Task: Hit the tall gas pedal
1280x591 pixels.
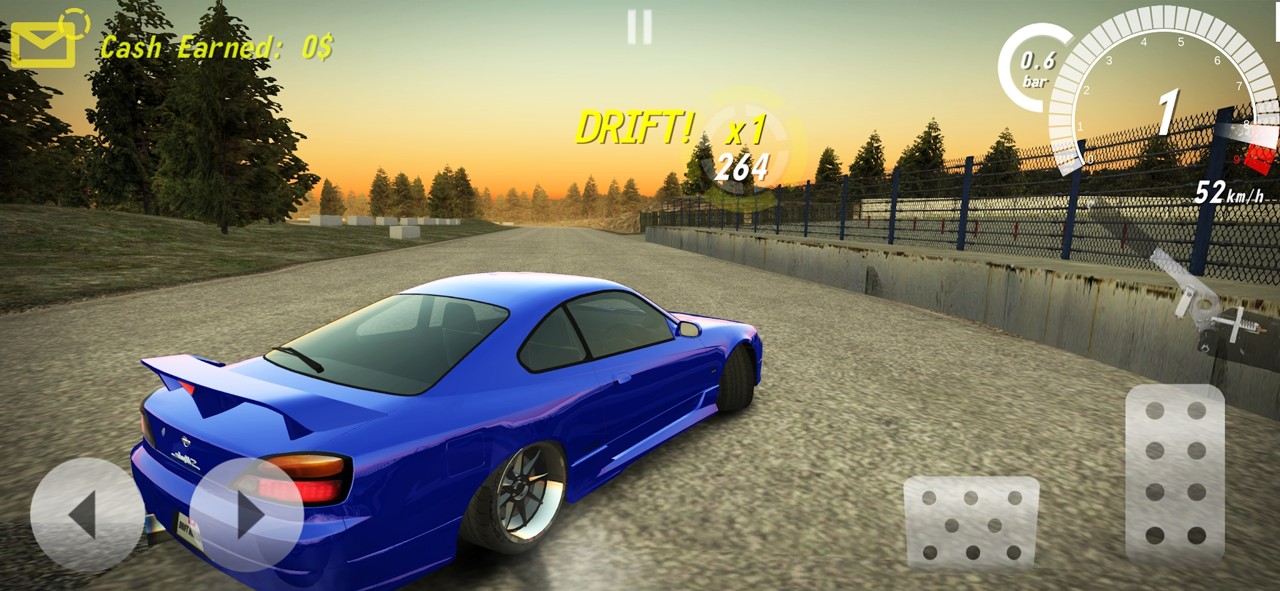Action: pyautogui.click(x=1175, y=472)
